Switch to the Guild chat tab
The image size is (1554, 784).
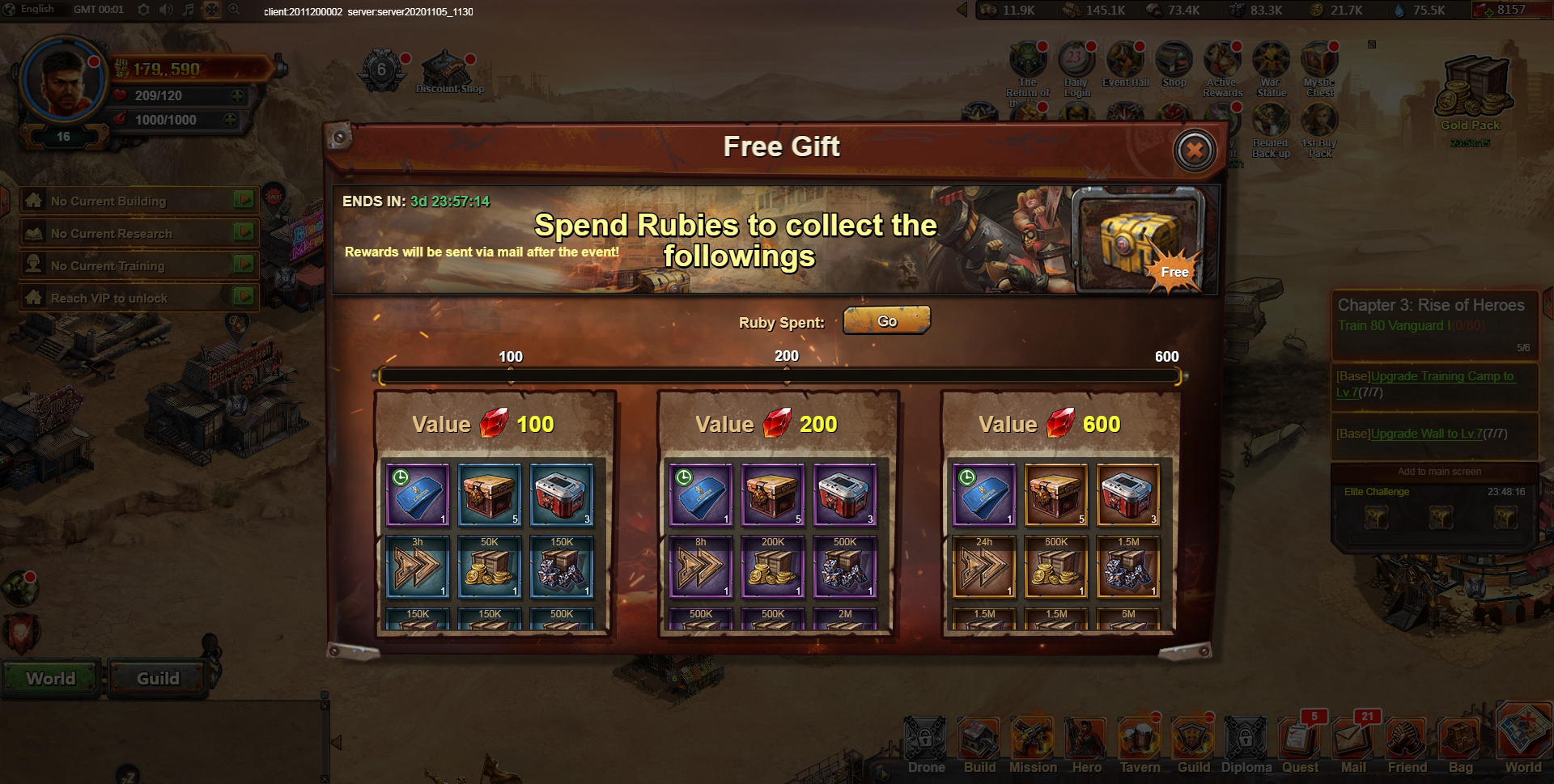[158, 678]
